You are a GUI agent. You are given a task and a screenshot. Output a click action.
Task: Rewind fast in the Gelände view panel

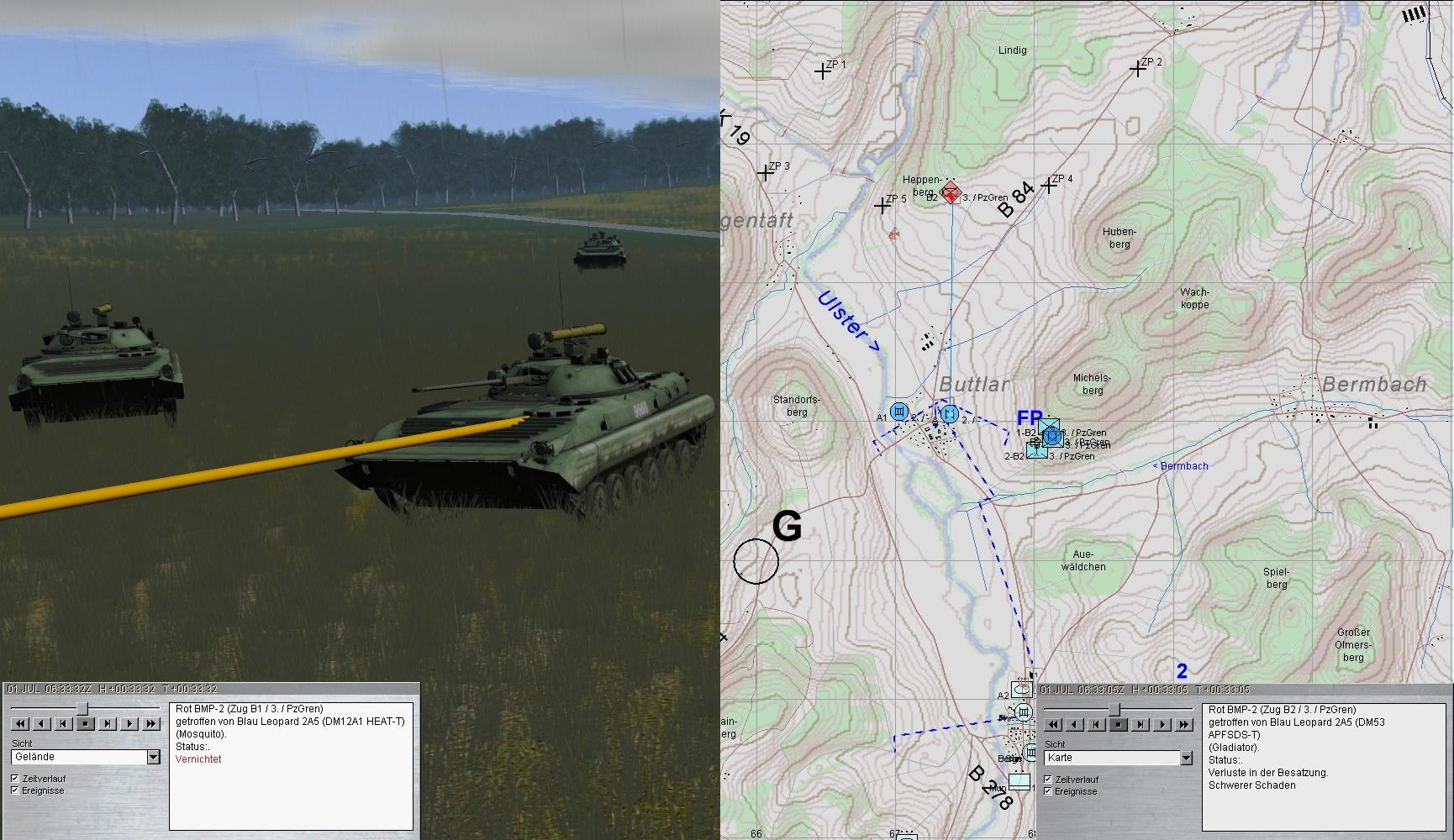19,724
